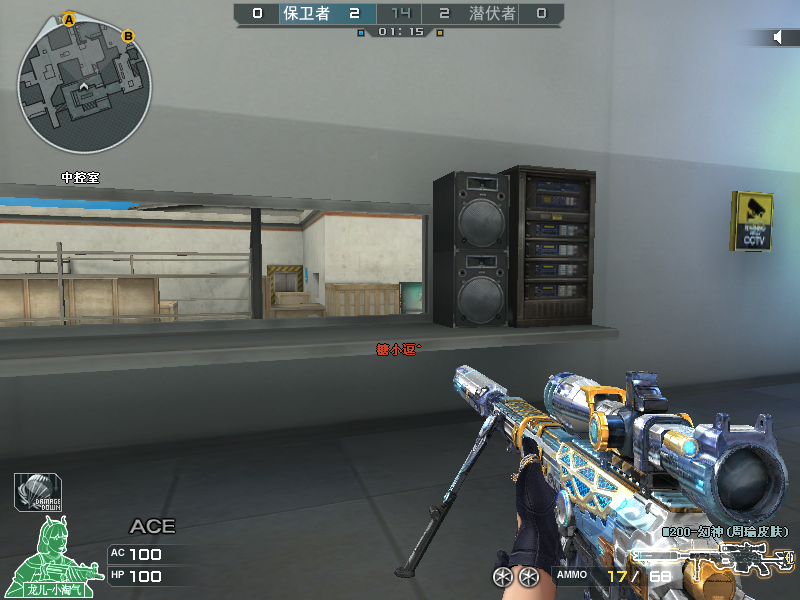Toggle the speaker sound icon
800x600 pixels.
tap(779, 37)
